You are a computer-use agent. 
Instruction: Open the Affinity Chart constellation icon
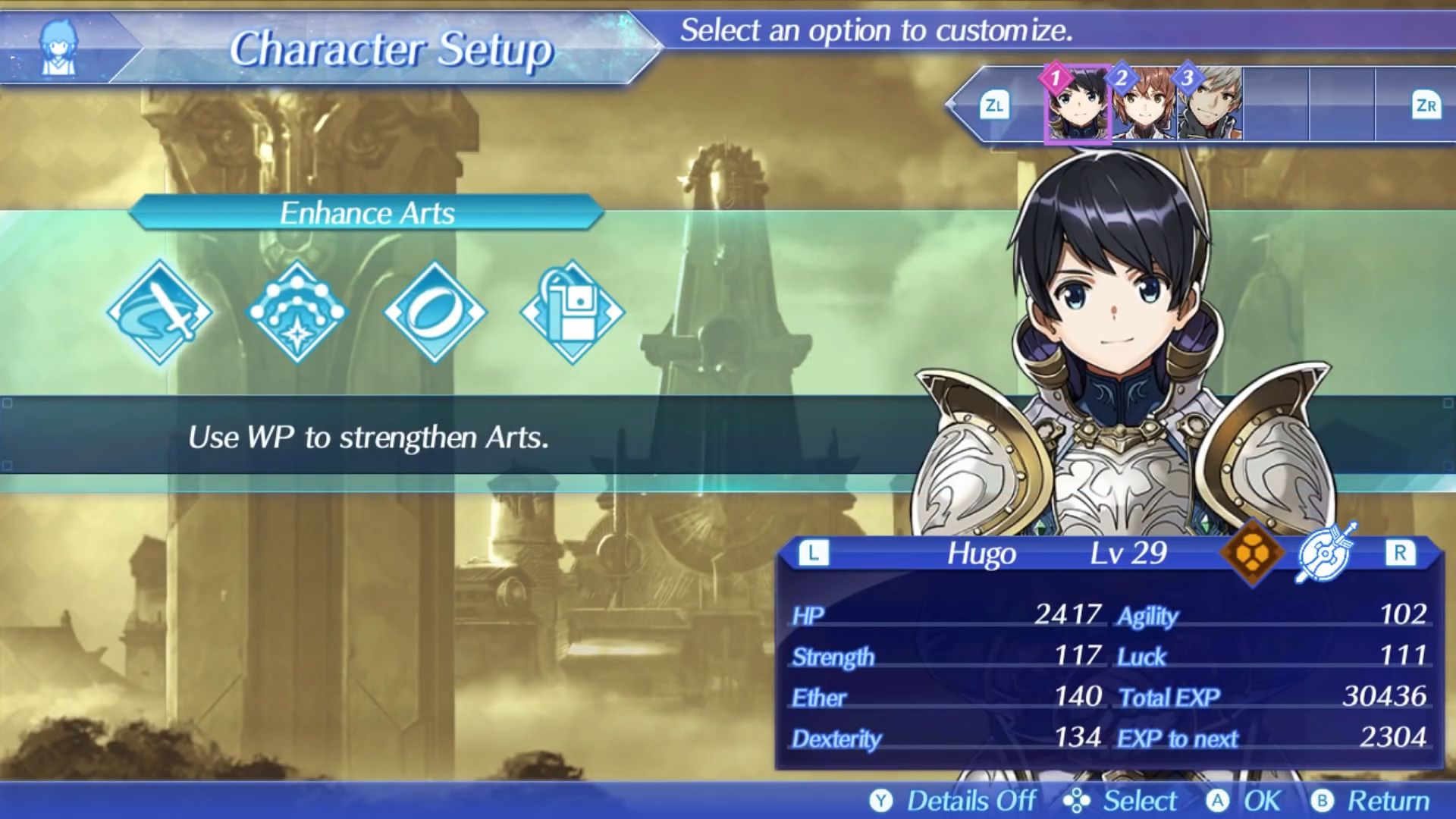[x=297, y=312]
